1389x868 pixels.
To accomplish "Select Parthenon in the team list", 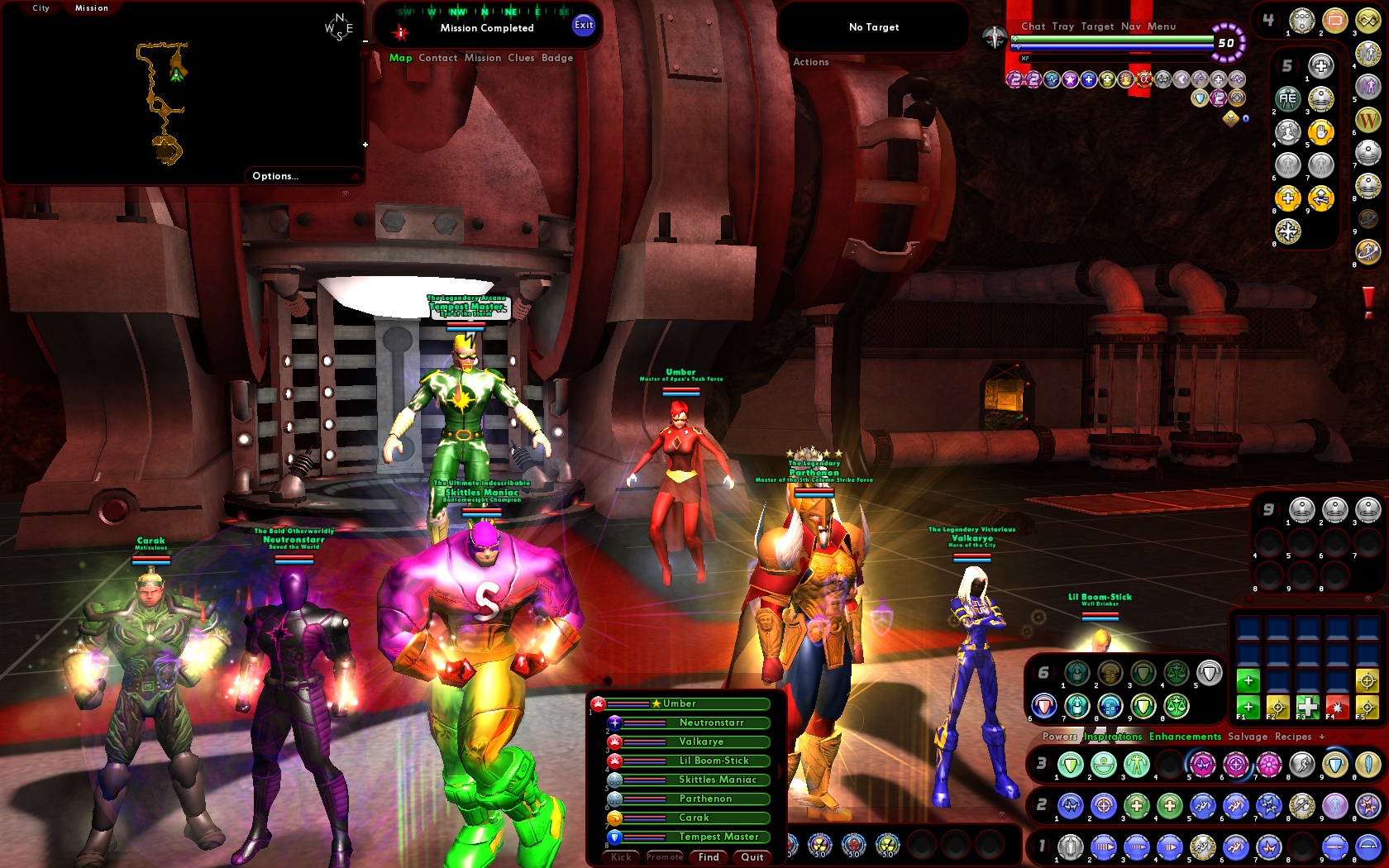I will (704, 799).
